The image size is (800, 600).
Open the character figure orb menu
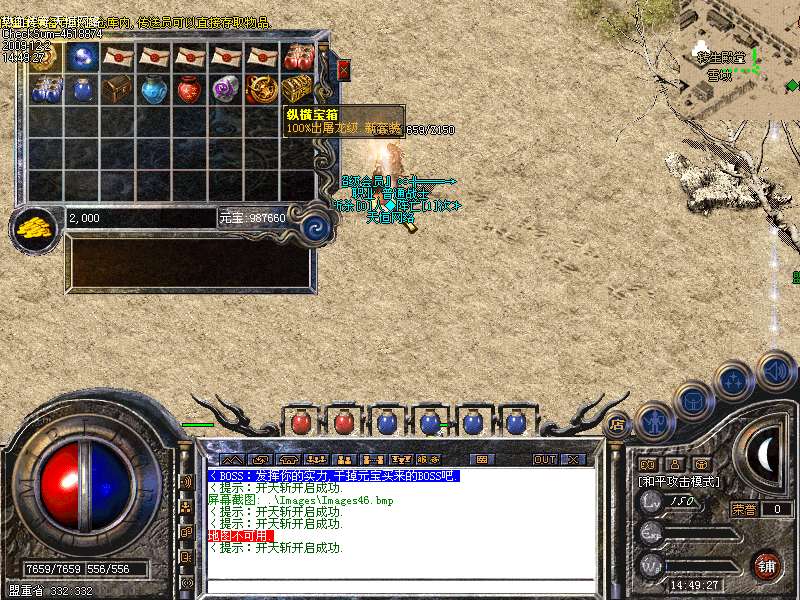[x=655, y=420]
